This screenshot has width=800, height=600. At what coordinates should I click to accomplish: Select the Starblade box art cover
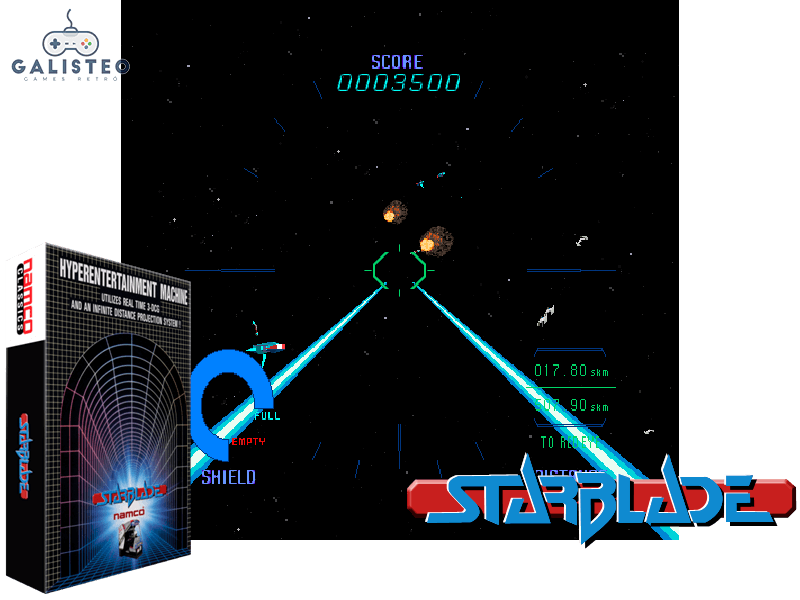pyautogui.click(x=107, y=415)
